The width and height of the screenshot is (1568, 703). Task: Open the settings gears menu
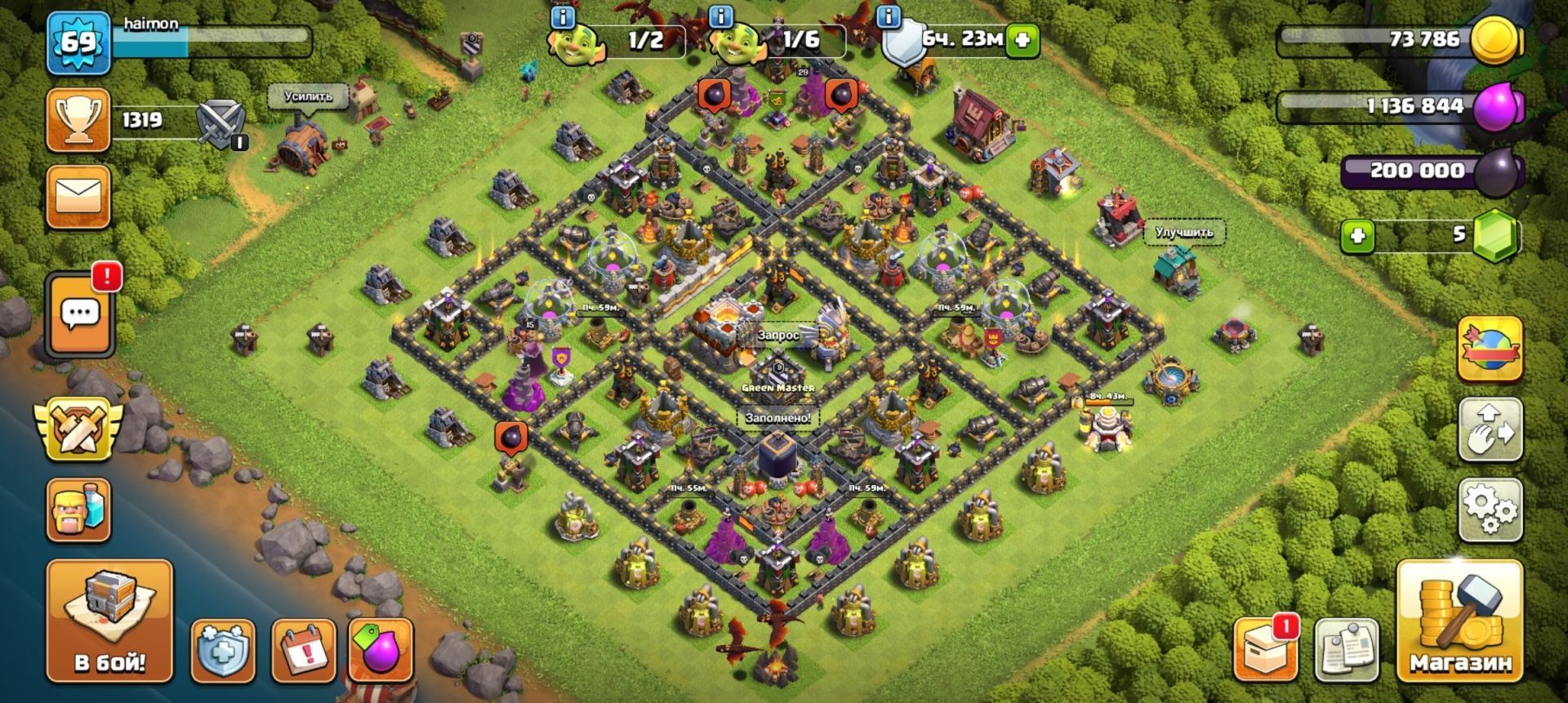coord(1490,509)
